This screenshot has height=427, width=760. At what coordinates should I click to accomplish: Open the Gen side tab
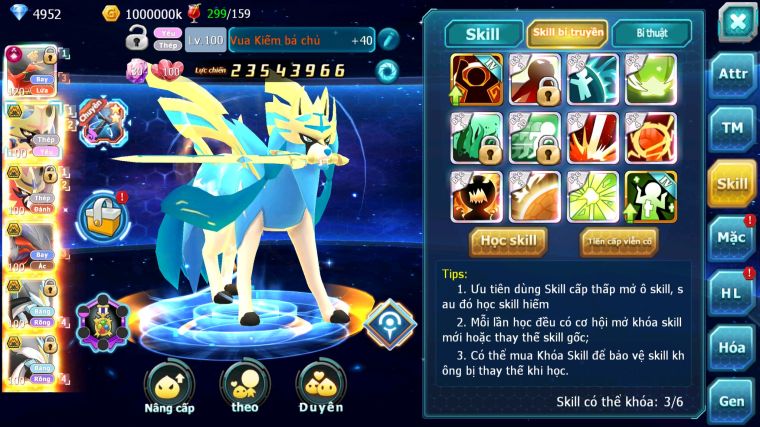coord(732,400)
